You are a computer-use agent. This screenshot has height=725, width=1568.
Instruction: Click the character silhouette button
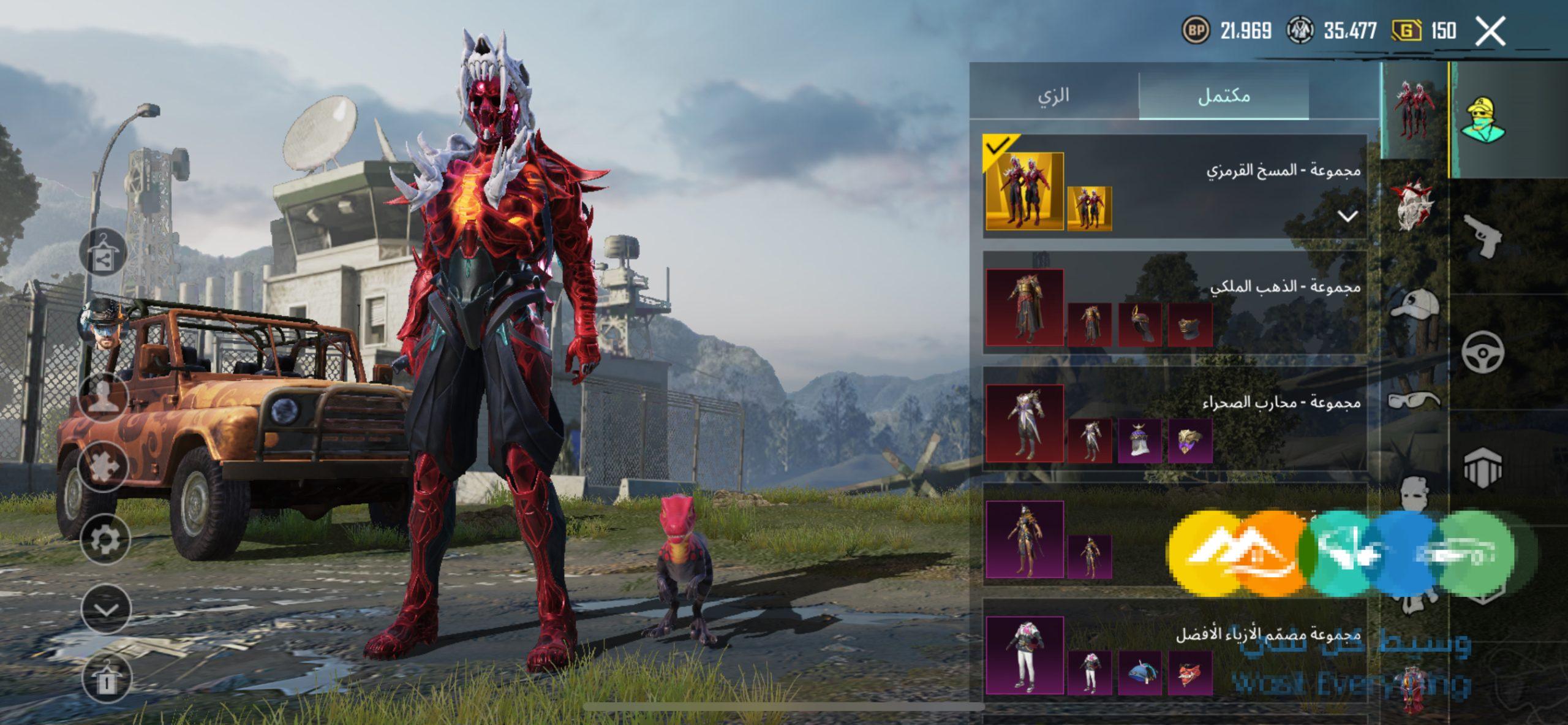point(103,398)
